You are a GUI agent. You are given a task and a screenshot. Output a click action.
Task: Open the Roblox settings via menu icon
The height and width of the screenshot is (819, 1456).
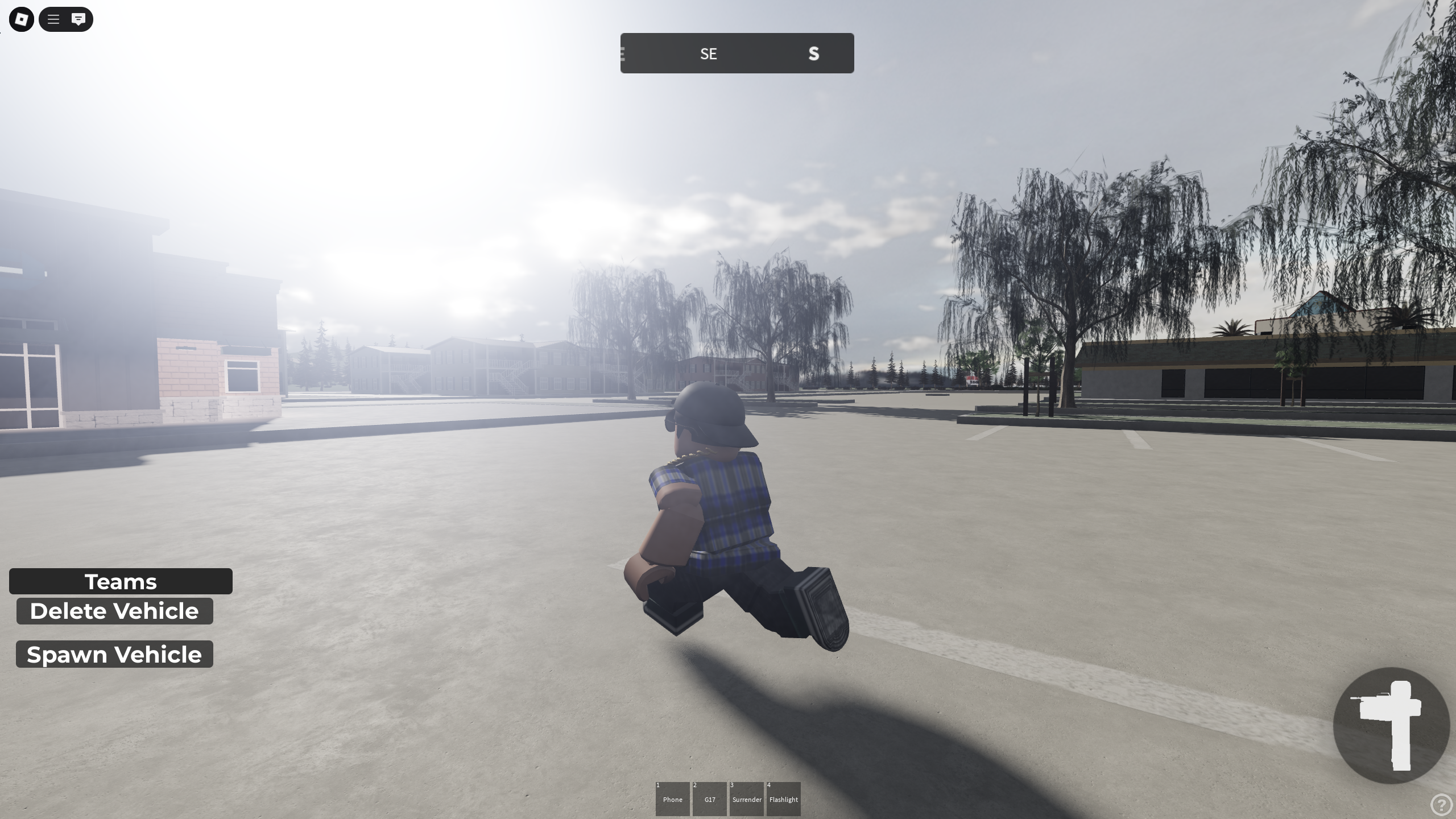(21, 19)
